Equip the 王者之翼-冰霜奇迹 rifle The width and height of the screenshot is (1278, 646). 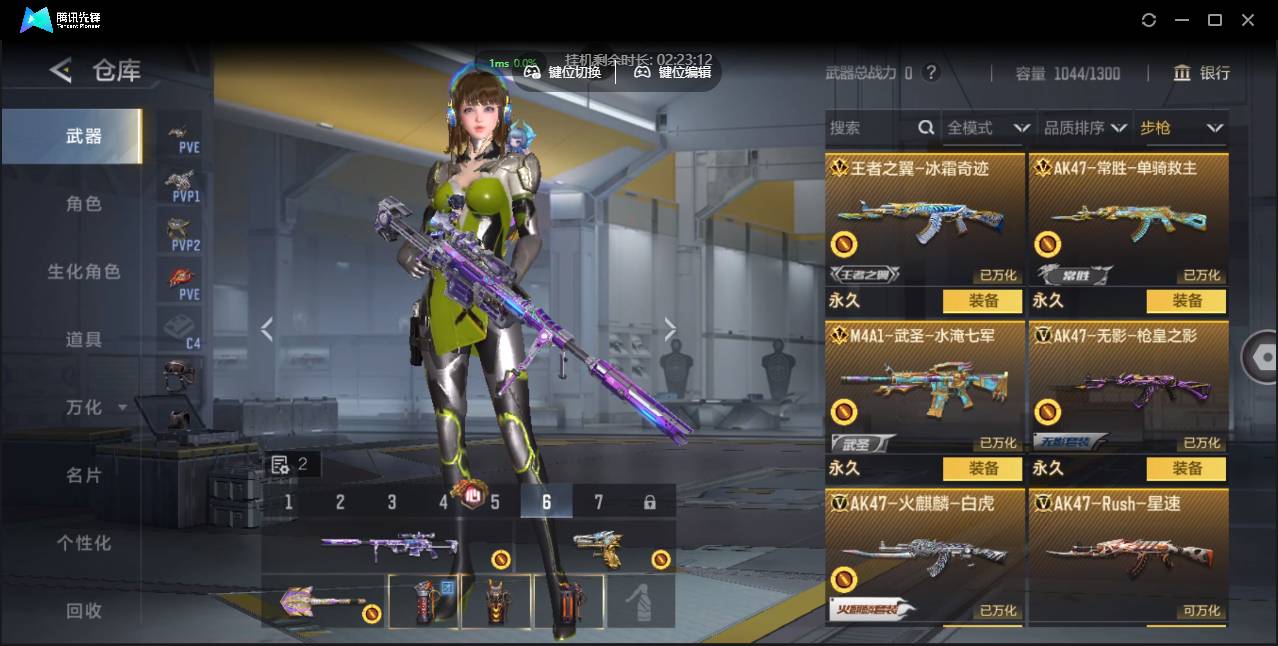[982, 301]
